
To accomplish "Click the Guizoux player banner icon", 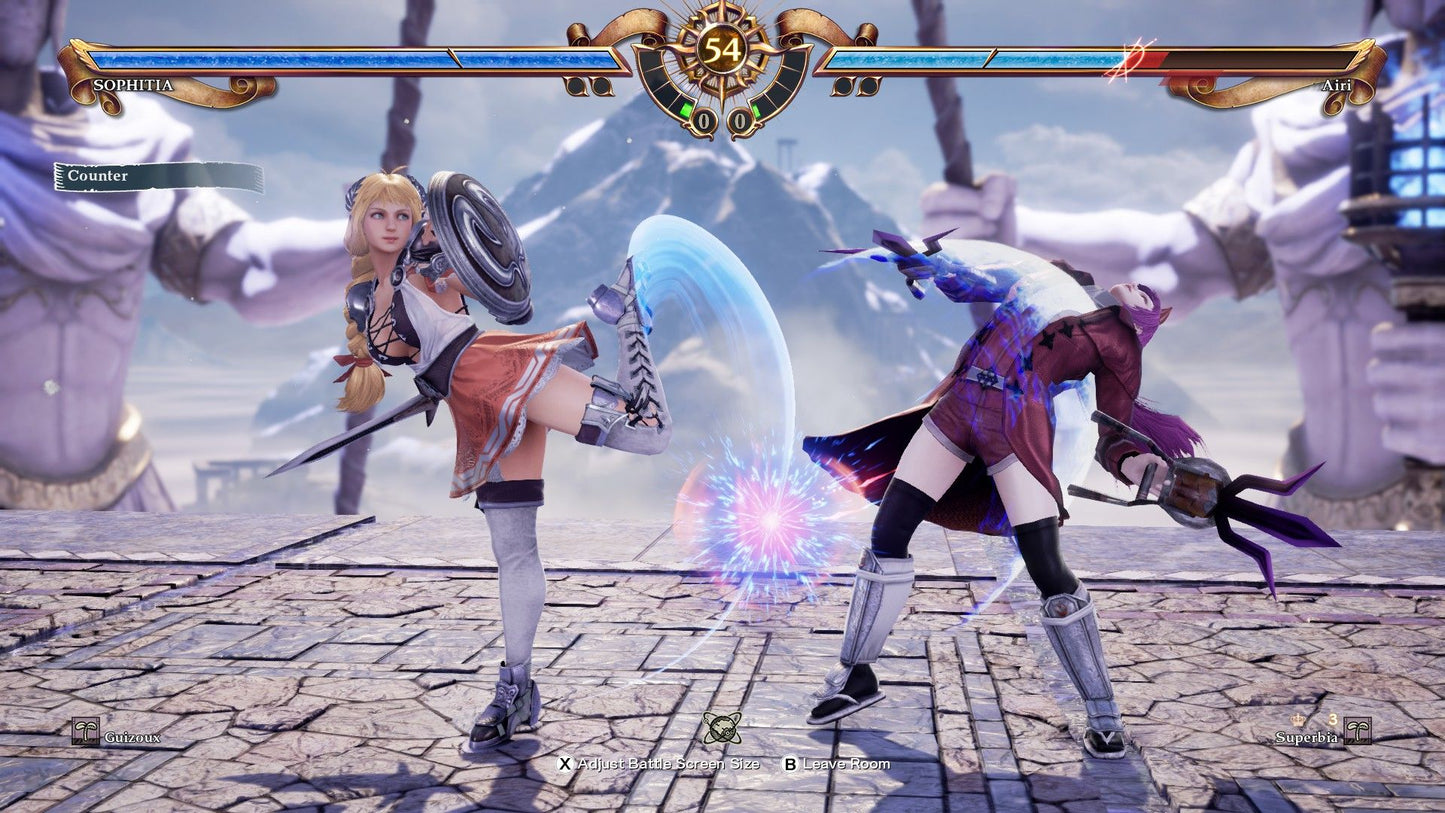I will tap(88, 730).
